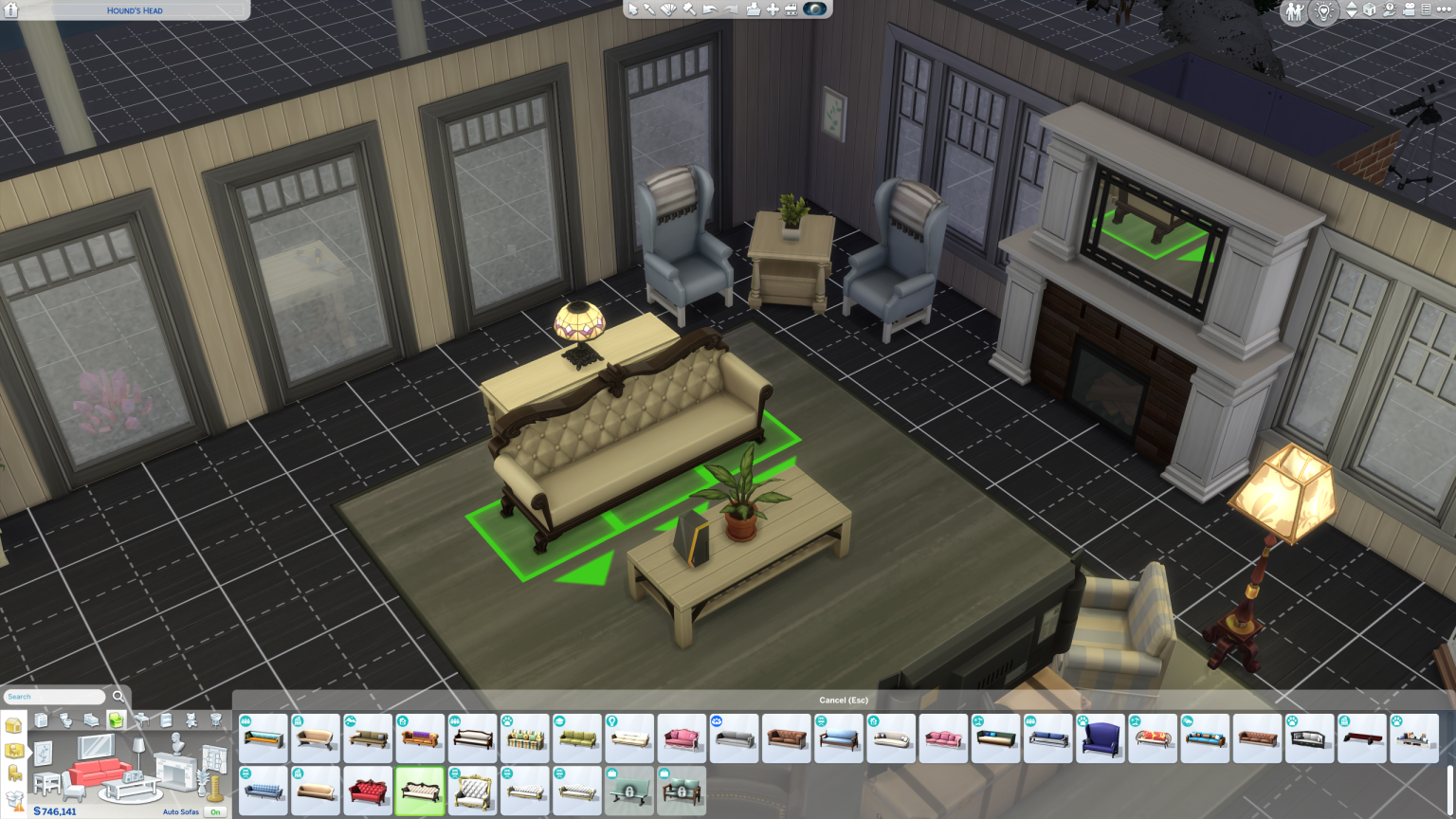The height and width of the screenshot is (819, 1456).
Task: Open the video capture camera tool
Action: (1409, 10)
